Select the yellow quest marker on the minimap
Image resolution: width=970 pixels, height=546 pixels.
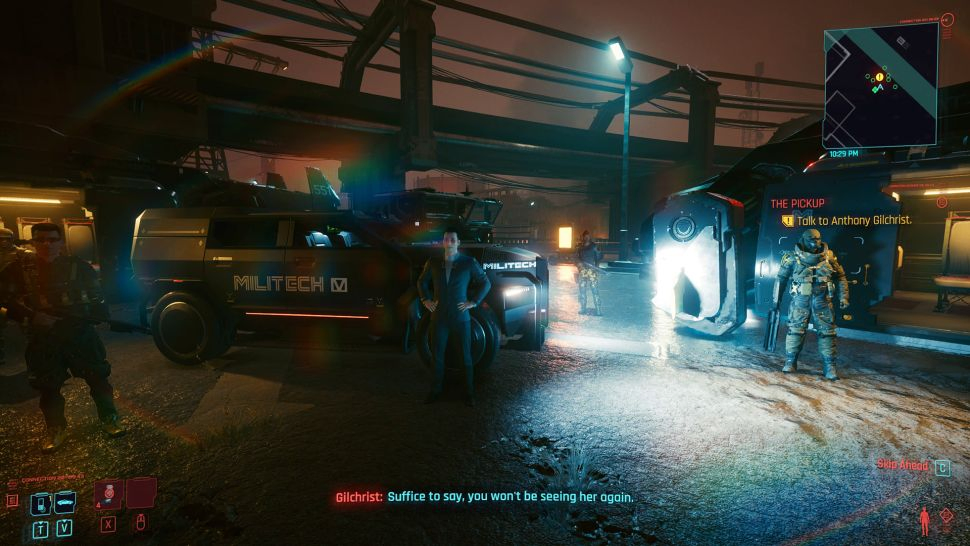click(880, 77)
